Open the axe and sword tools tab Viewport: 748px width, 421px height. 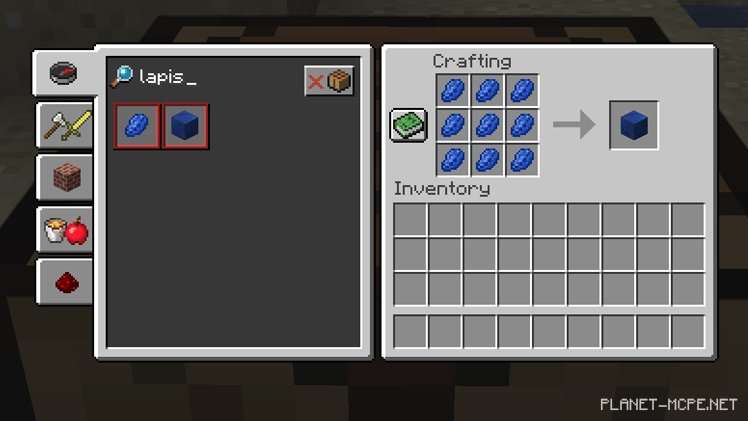(x=64, y=126)
